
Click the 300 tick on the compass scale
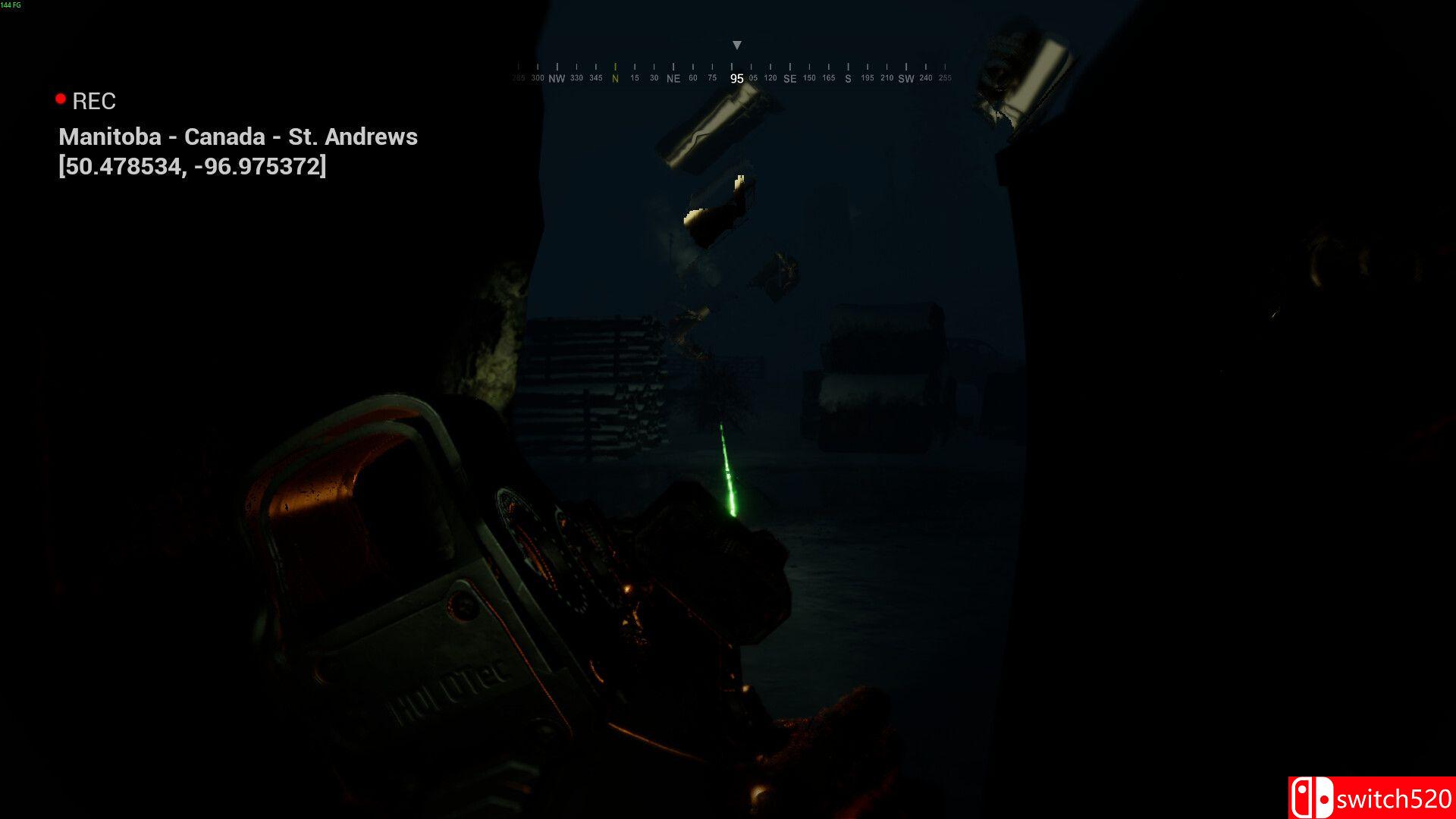(537, 77)
